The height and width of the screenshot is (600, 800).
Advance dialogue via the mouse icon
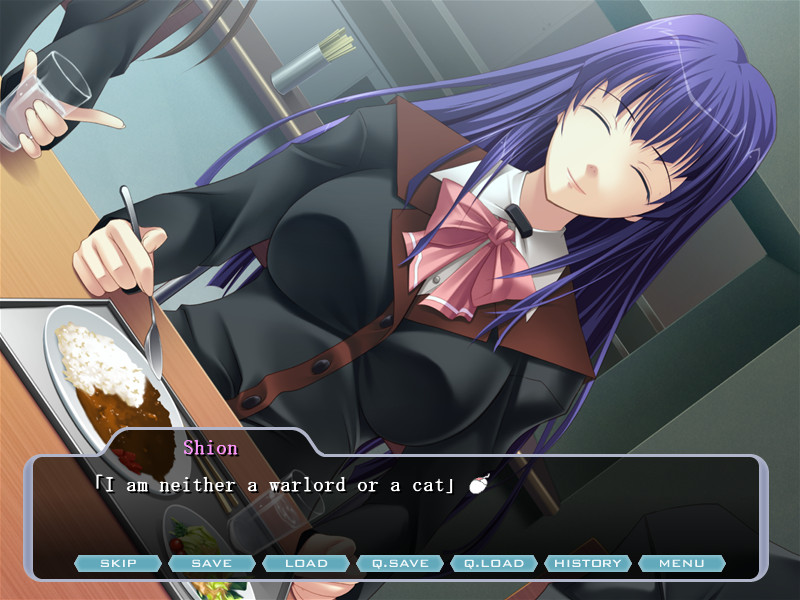coord(477,486)
